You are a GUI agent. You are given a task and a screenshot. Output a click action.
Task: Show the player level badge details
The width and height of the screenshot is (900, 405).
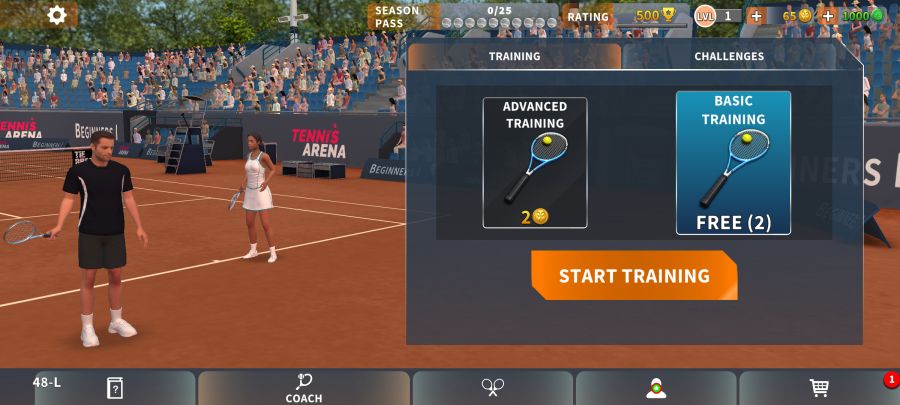[x=717, y=16]
